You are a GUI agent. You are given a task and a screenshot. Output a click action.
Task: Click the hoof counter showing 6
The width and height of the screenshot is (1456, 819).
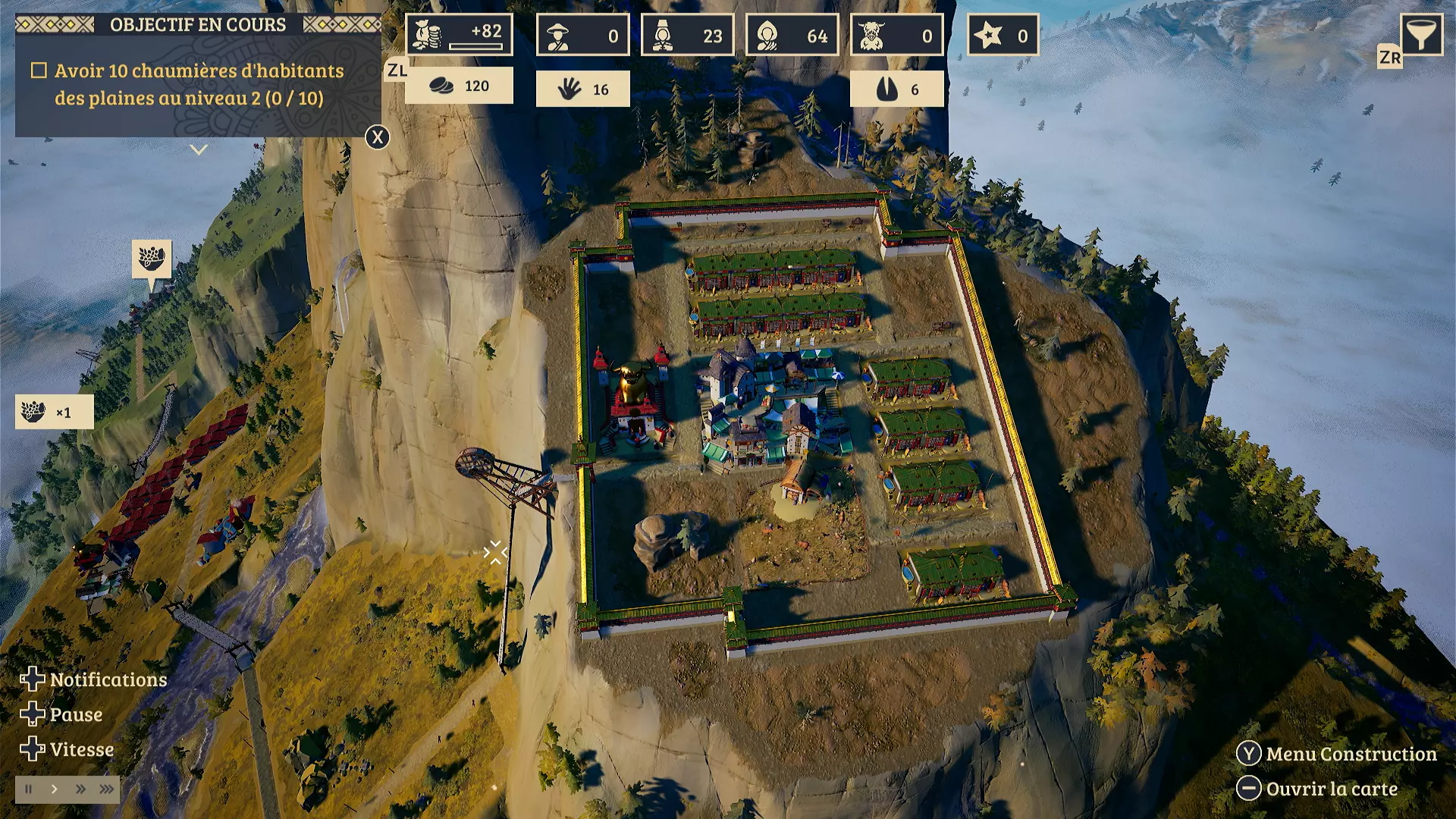click(x=896, y=89)
